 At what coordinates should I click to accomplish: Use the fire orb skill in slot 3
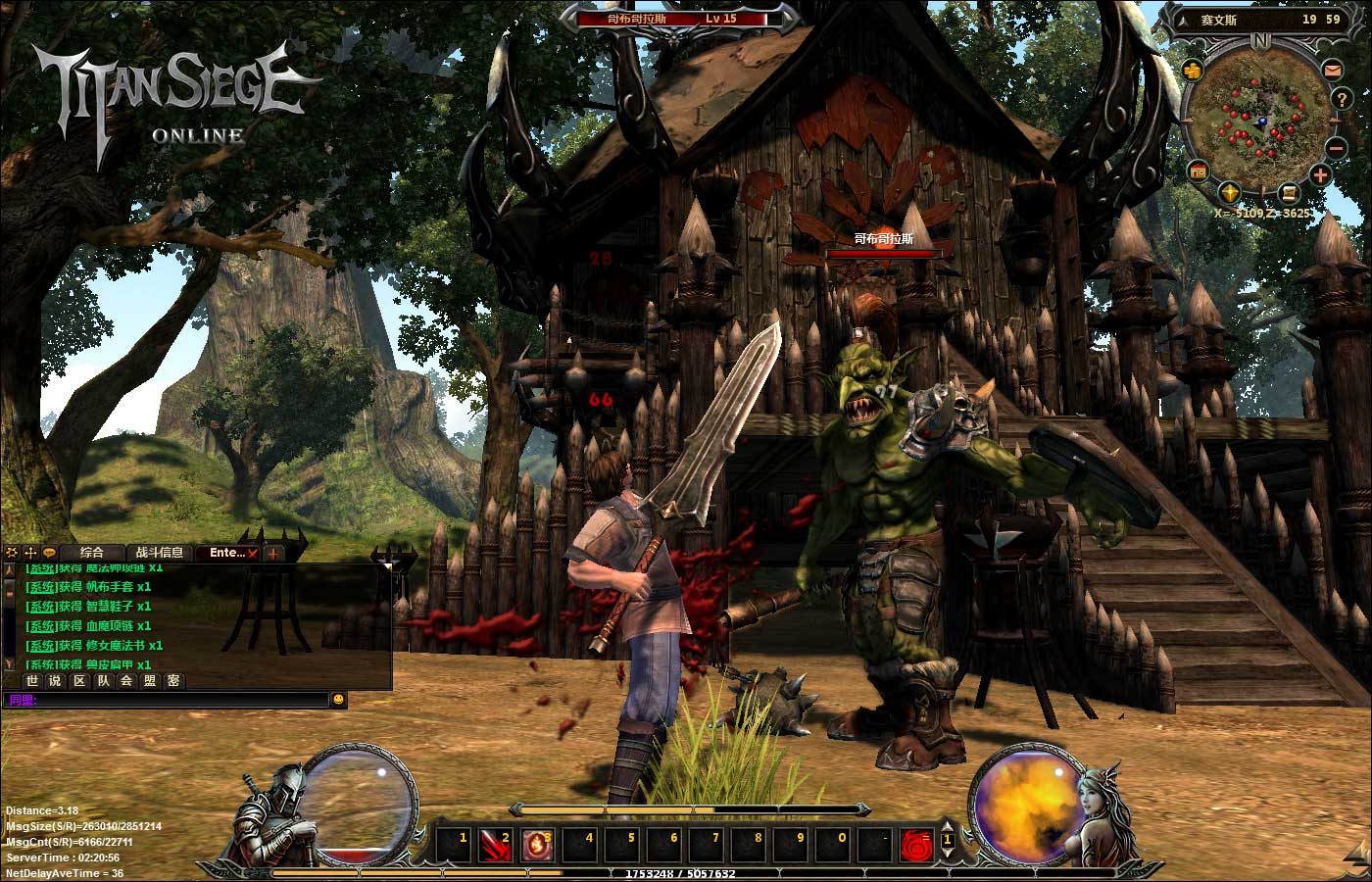click(535, 843)
